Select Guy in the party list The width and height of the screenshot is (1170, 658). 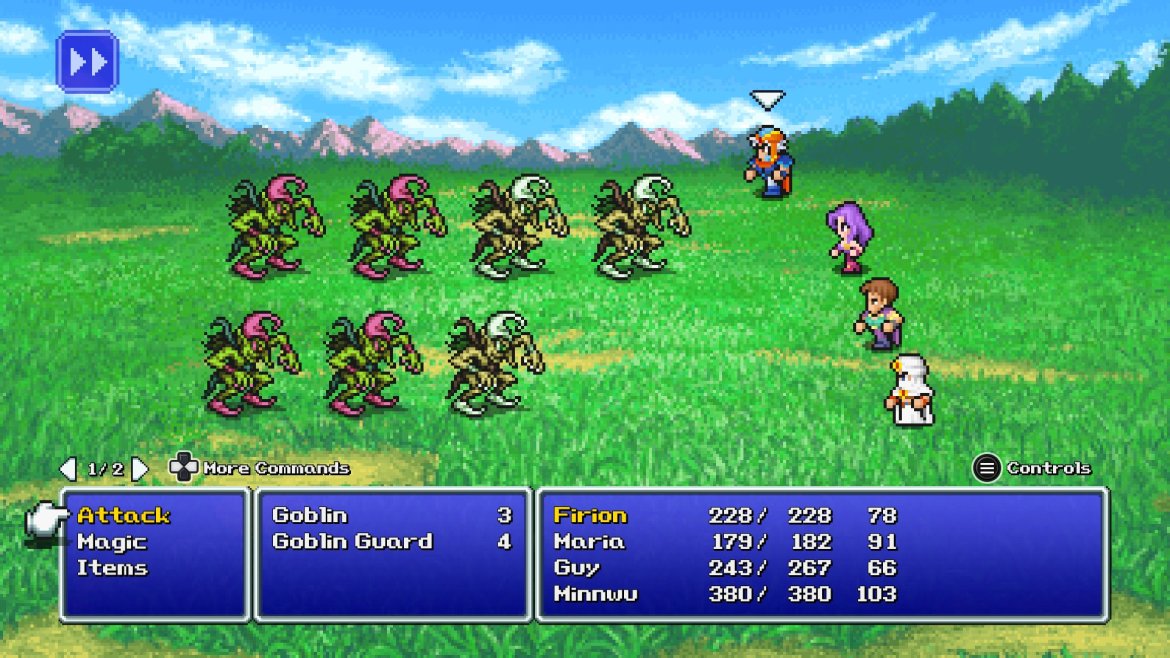pyautogui.click(x=577, y=568)
